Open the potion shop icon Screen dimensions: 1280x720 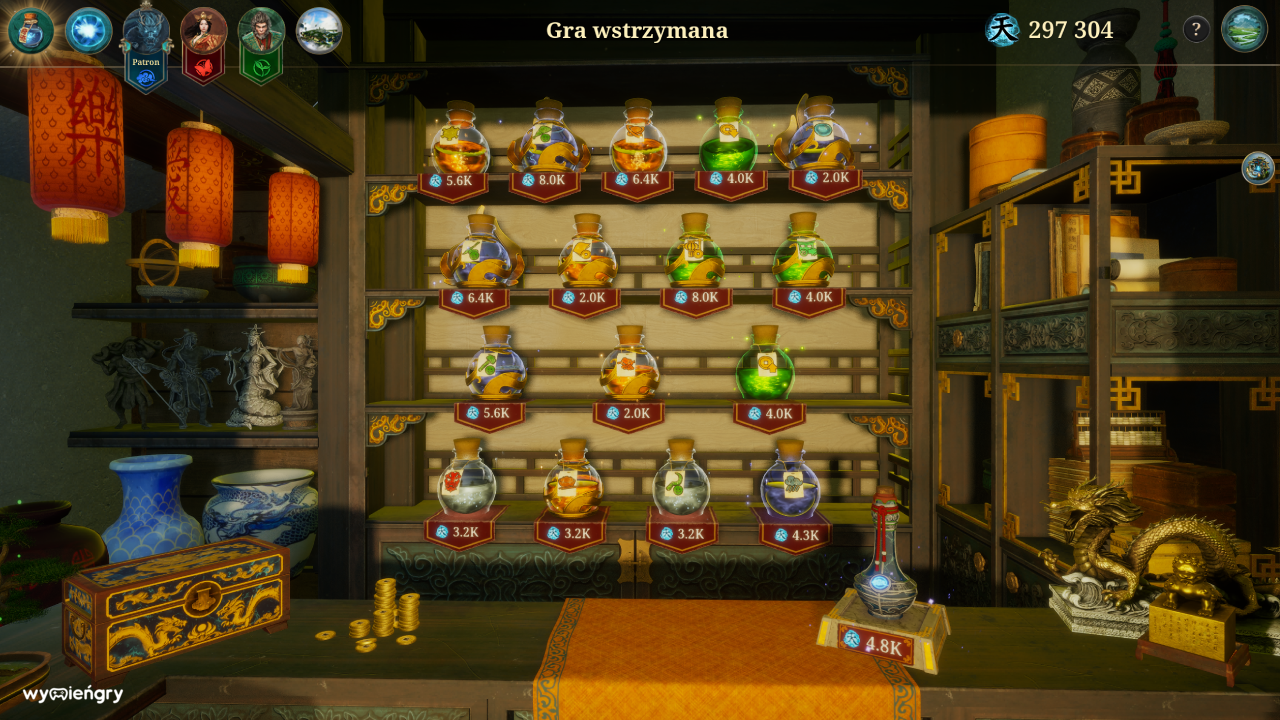(30, 31)
